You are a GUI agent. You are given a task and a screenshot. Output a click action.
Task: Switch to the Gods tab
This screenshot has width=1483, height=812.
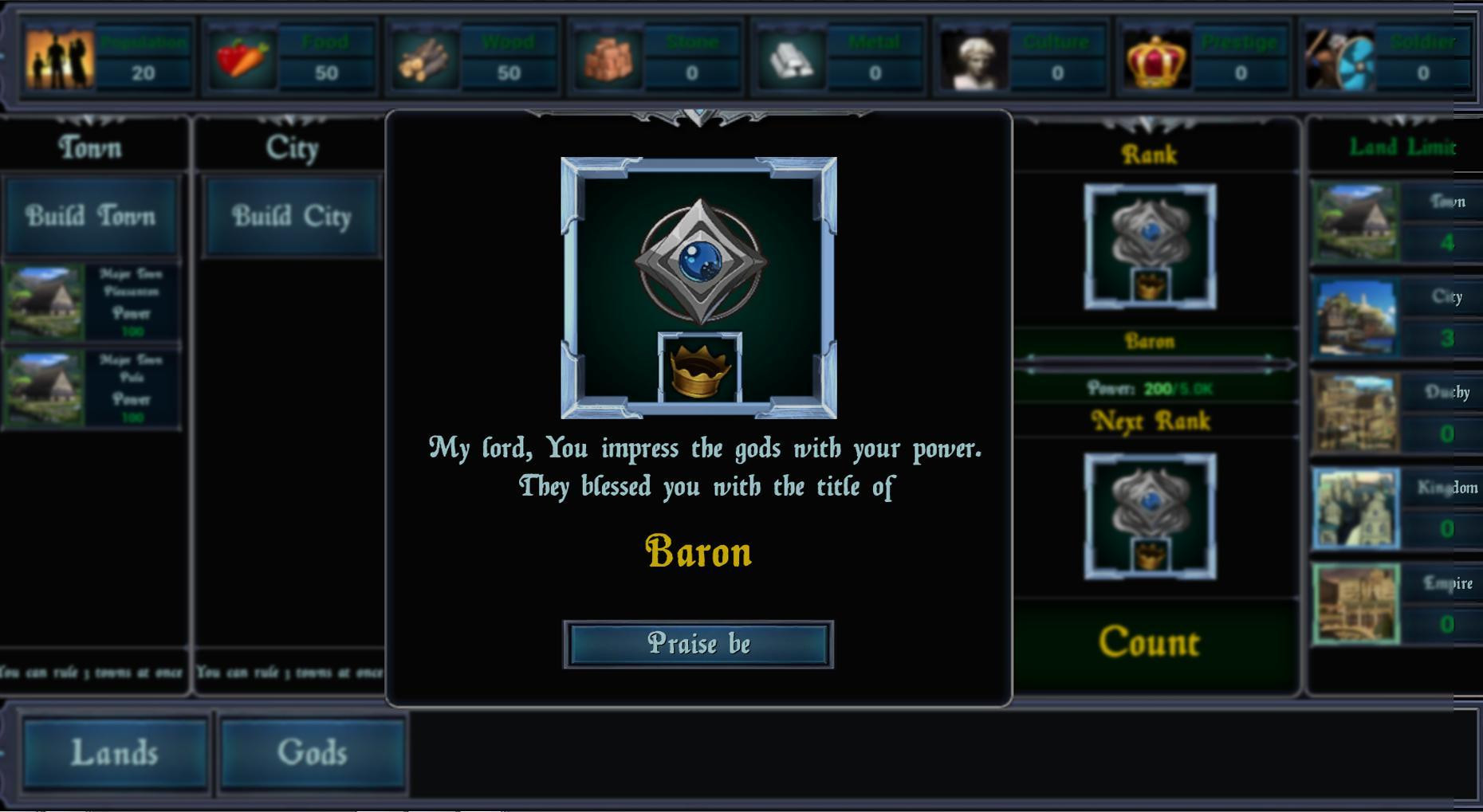pos(312,753)
